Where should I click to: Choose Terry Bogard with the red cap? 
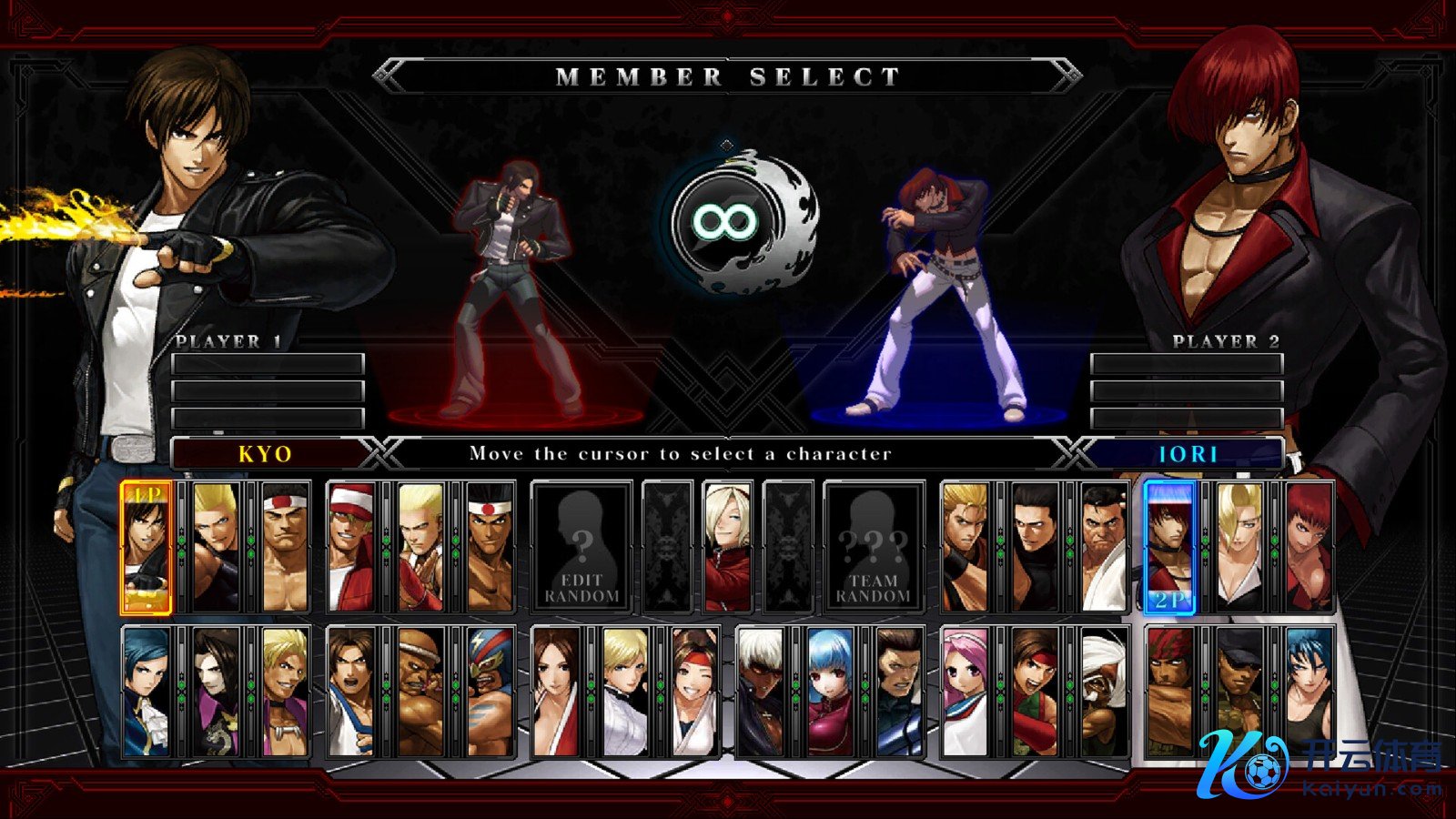point(351,547)
